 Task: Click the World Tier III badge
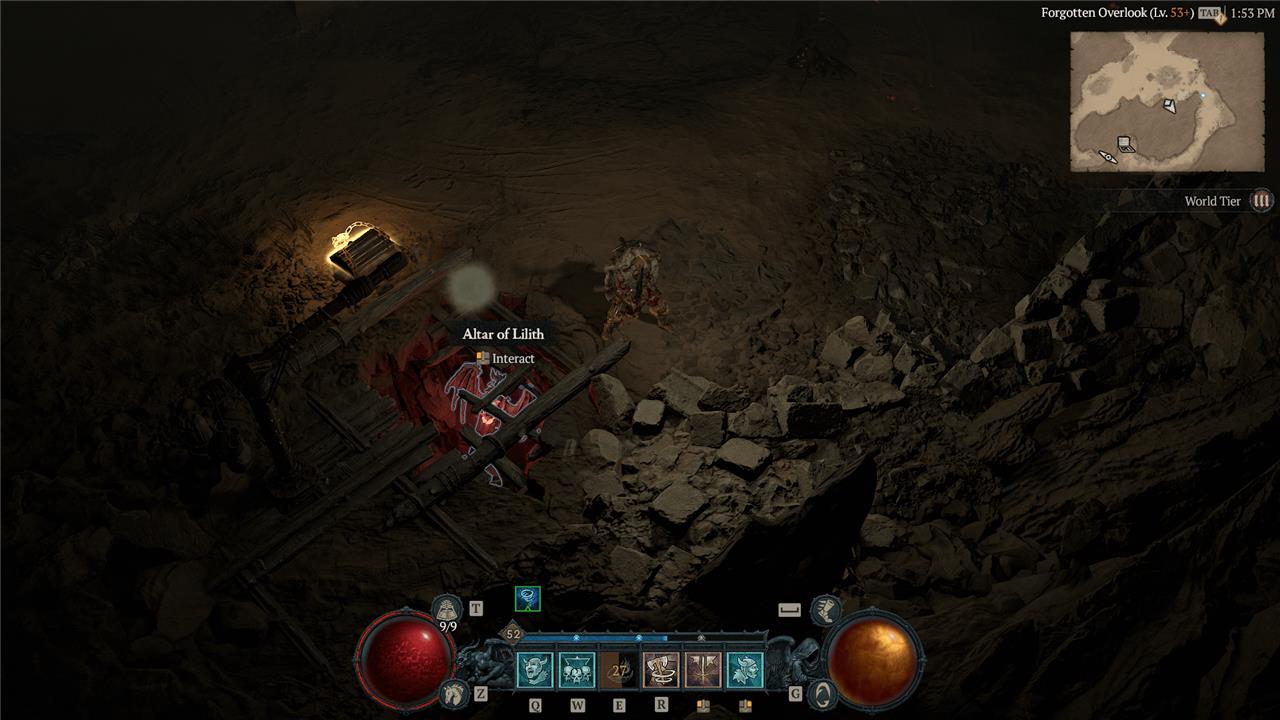(1262, 201)
